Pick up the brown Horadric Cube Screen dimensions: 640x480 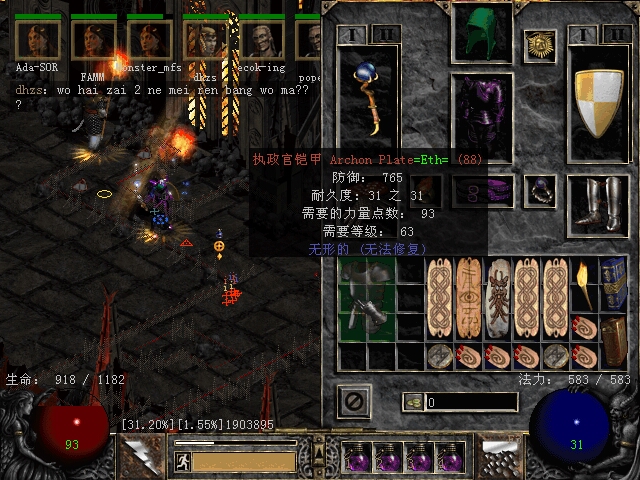[x=613, y=341]
